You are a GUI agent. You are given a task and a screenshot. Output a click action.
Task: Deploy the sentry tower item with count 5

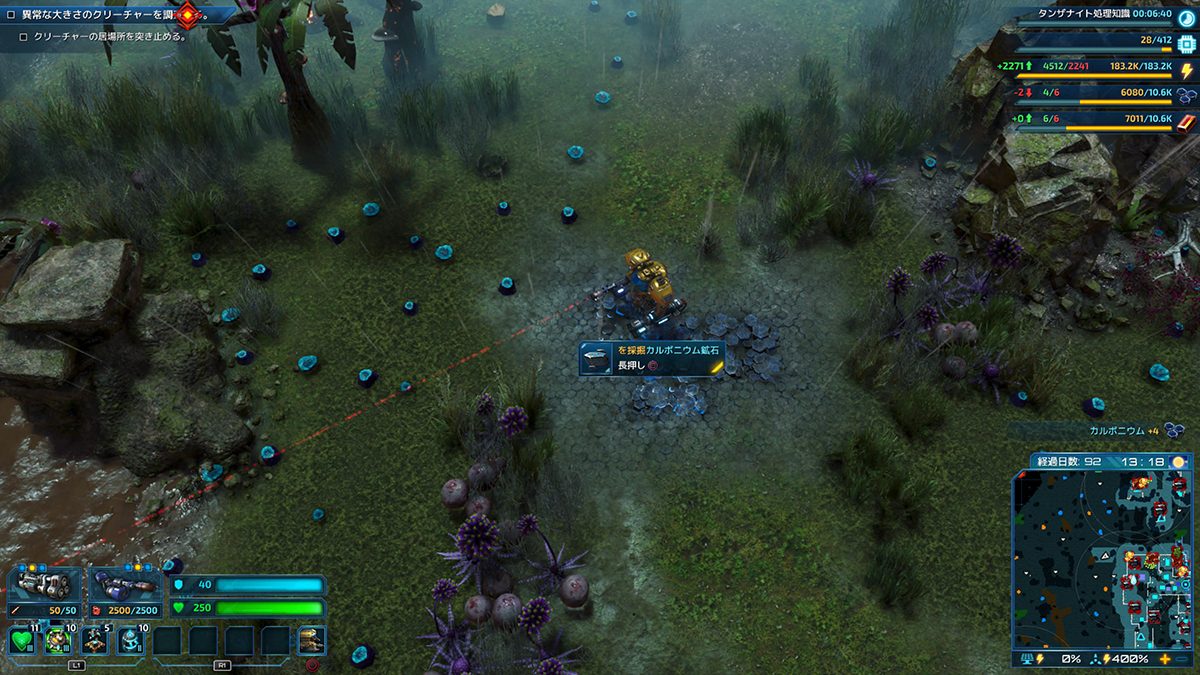[95, 640]
